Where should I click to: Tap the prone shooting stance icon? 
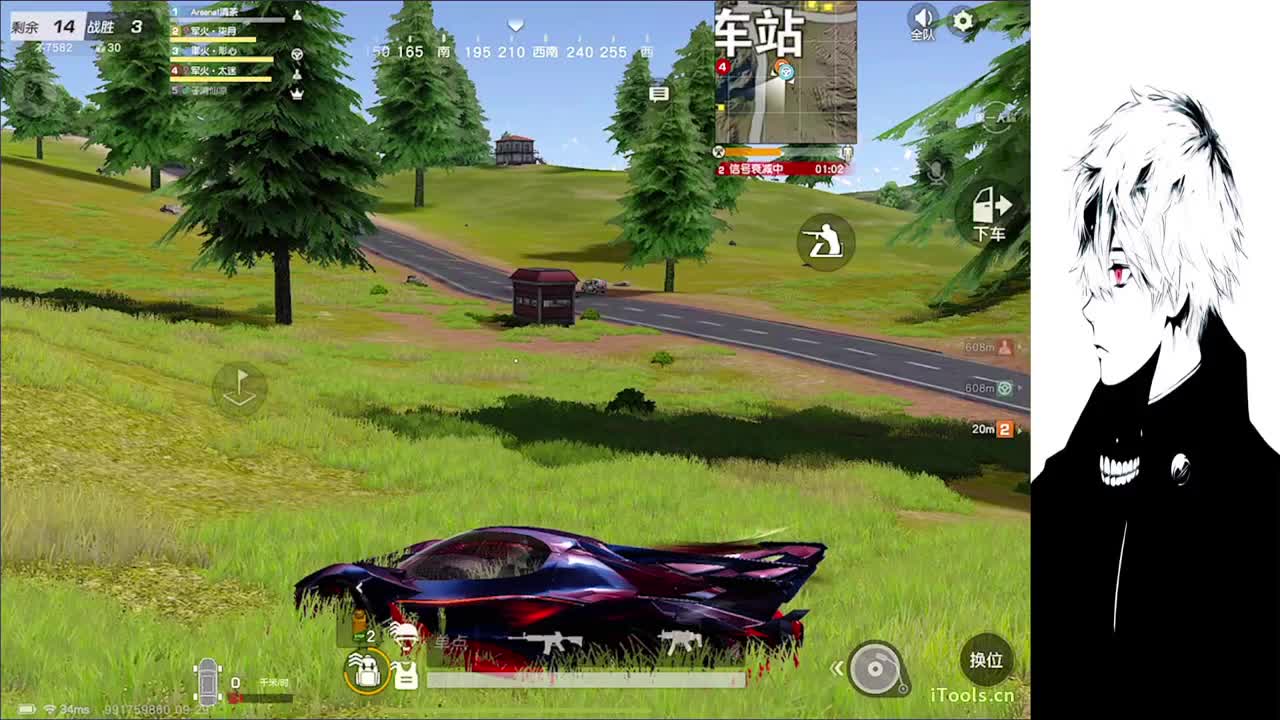pos(825,242)
